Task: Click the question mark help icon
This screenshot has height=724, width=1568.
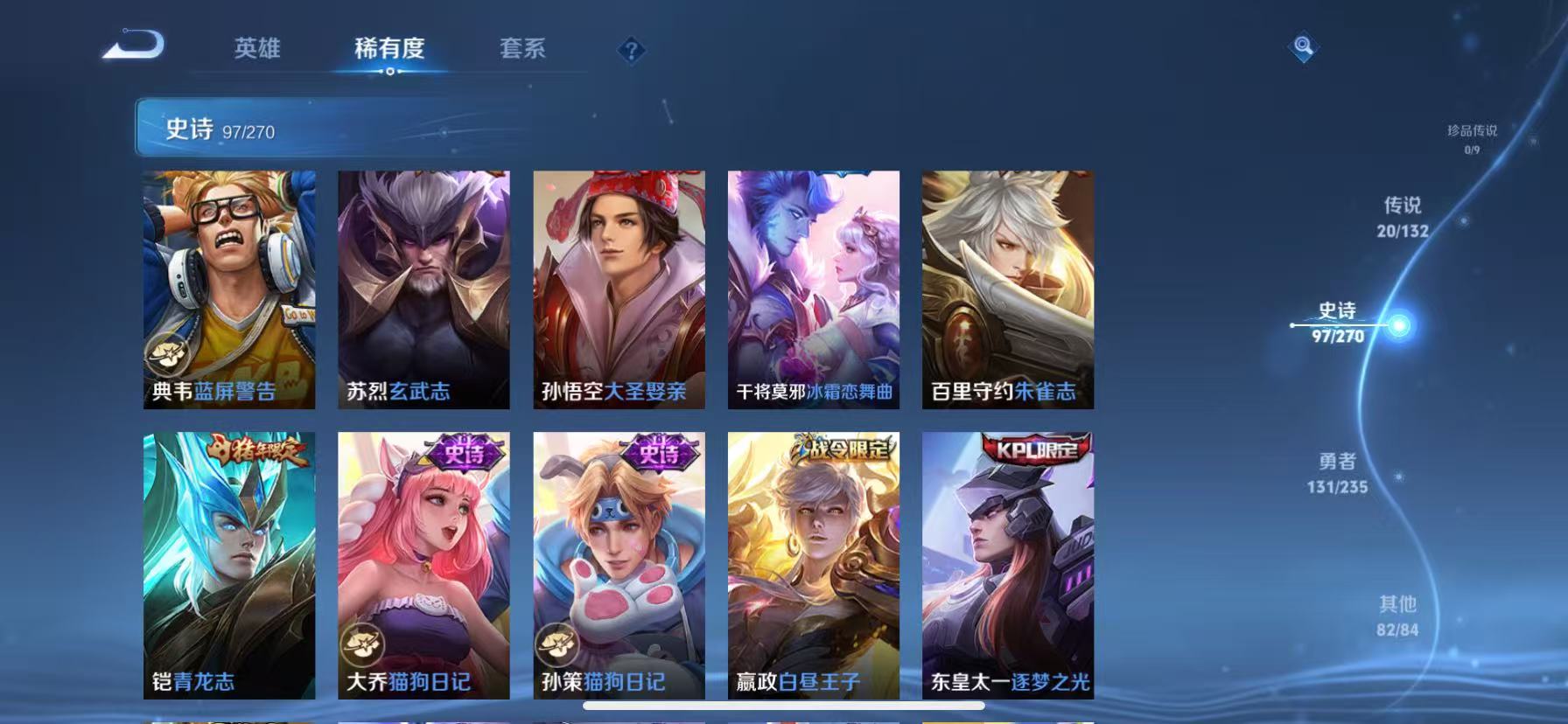Action: coord(633,50)
